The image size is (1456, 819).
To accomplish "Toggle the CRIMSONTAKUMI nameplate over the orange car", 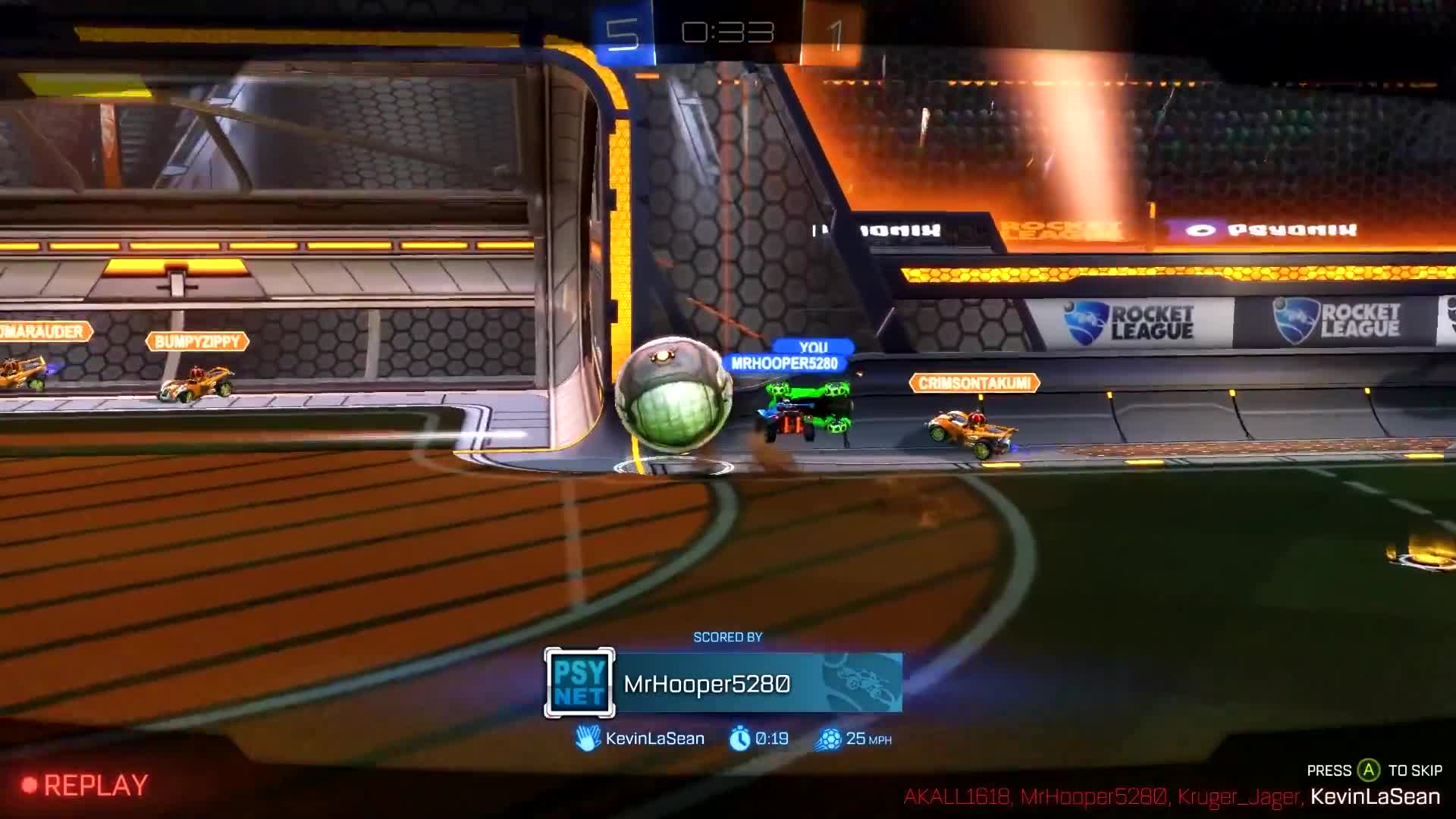I will 973,382.
